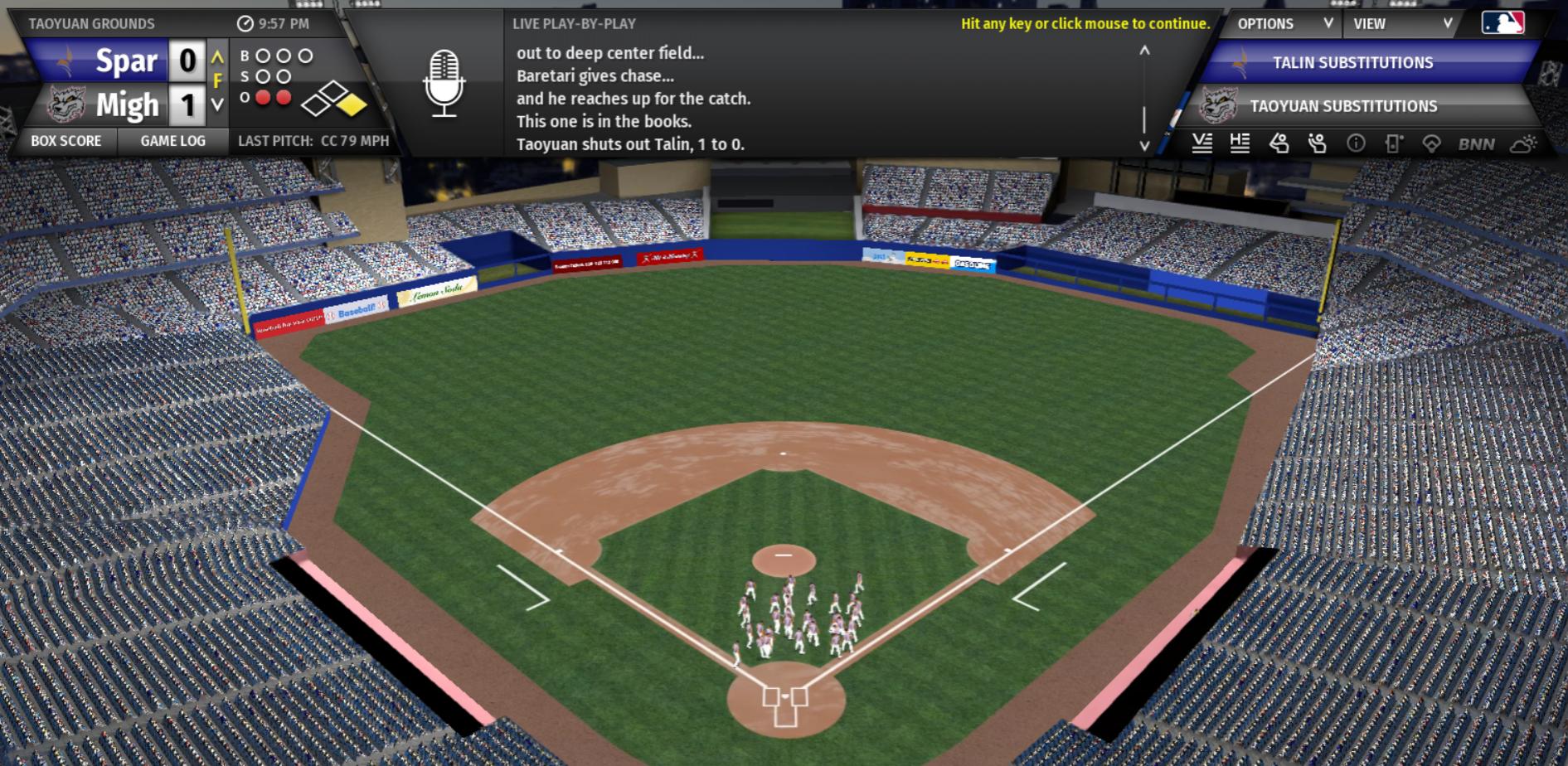The height and width of the screenshot is (766, 1568).
Task: Show the weather conditions icon
Action: coord(1522,144)
